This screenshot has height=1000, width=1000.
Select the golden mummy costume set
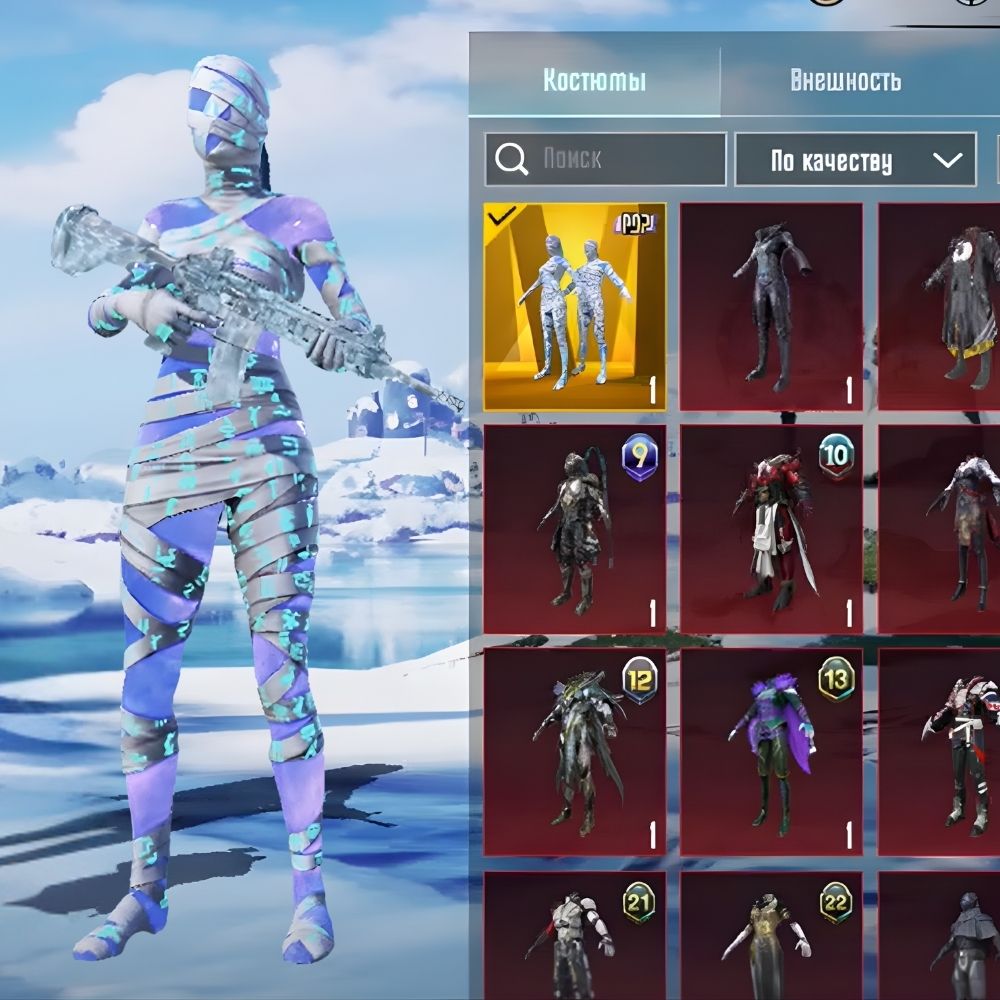(x=575, y=307)
